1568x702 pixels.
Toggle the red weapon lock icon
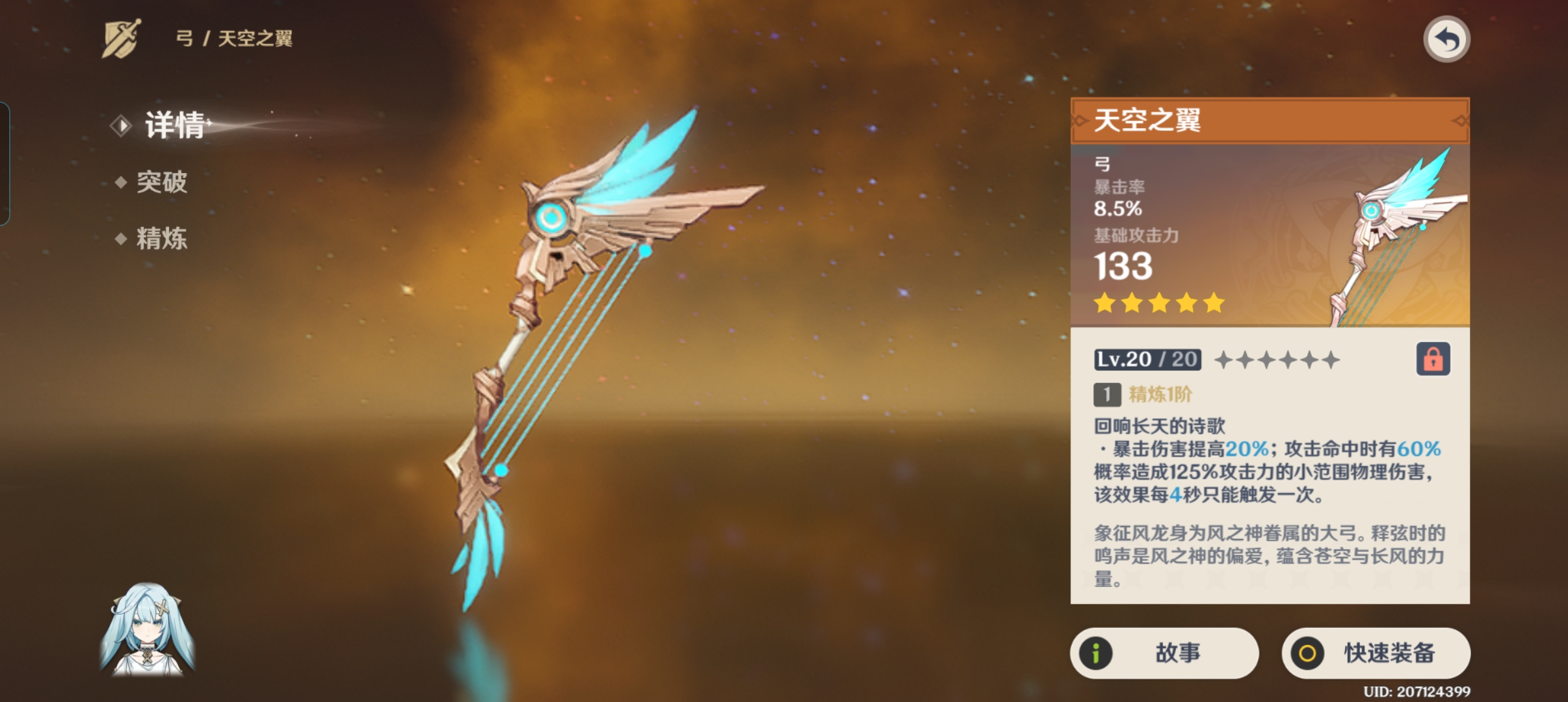pos(1433,359)
